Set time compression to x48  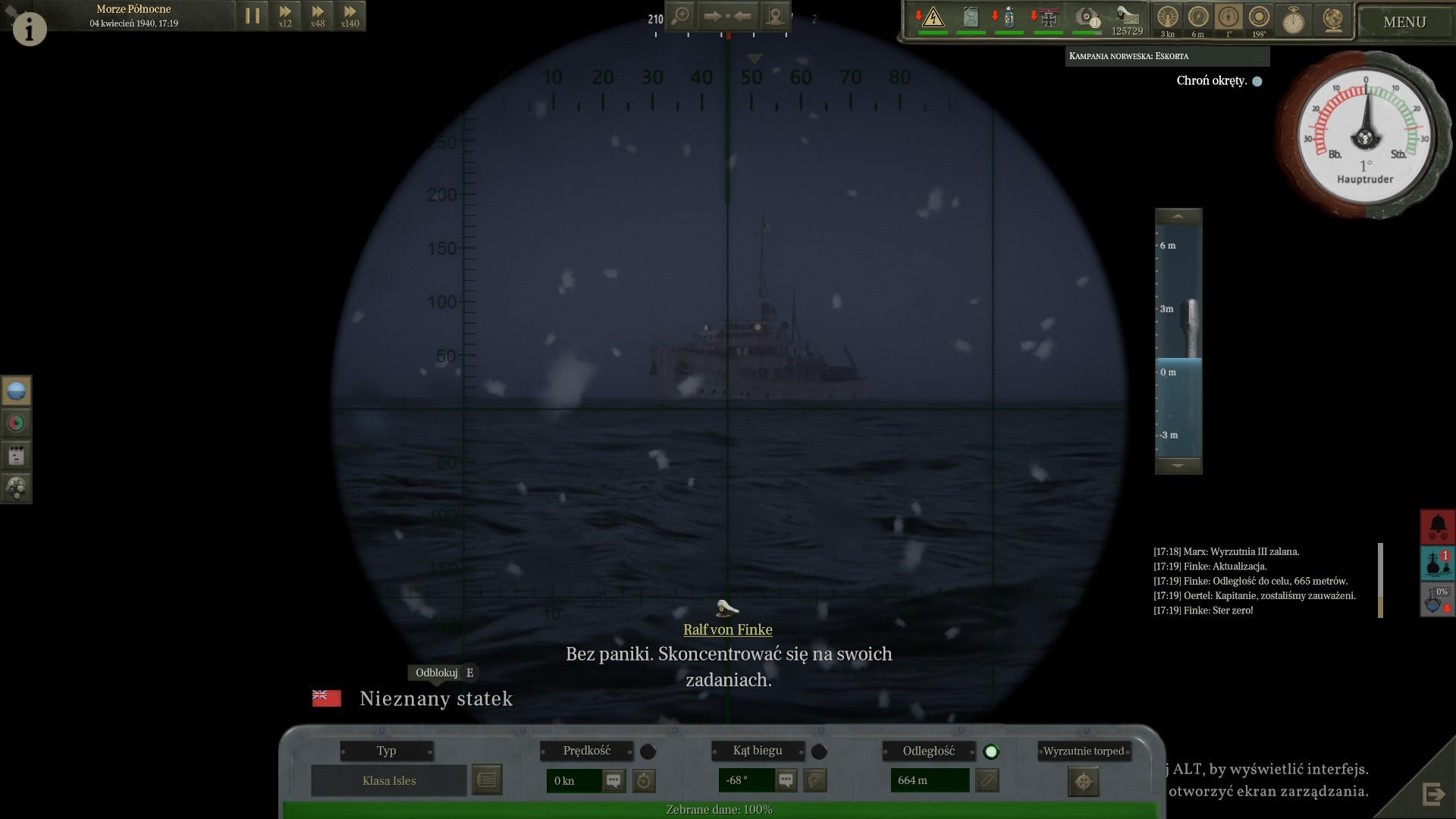(318, 16)
